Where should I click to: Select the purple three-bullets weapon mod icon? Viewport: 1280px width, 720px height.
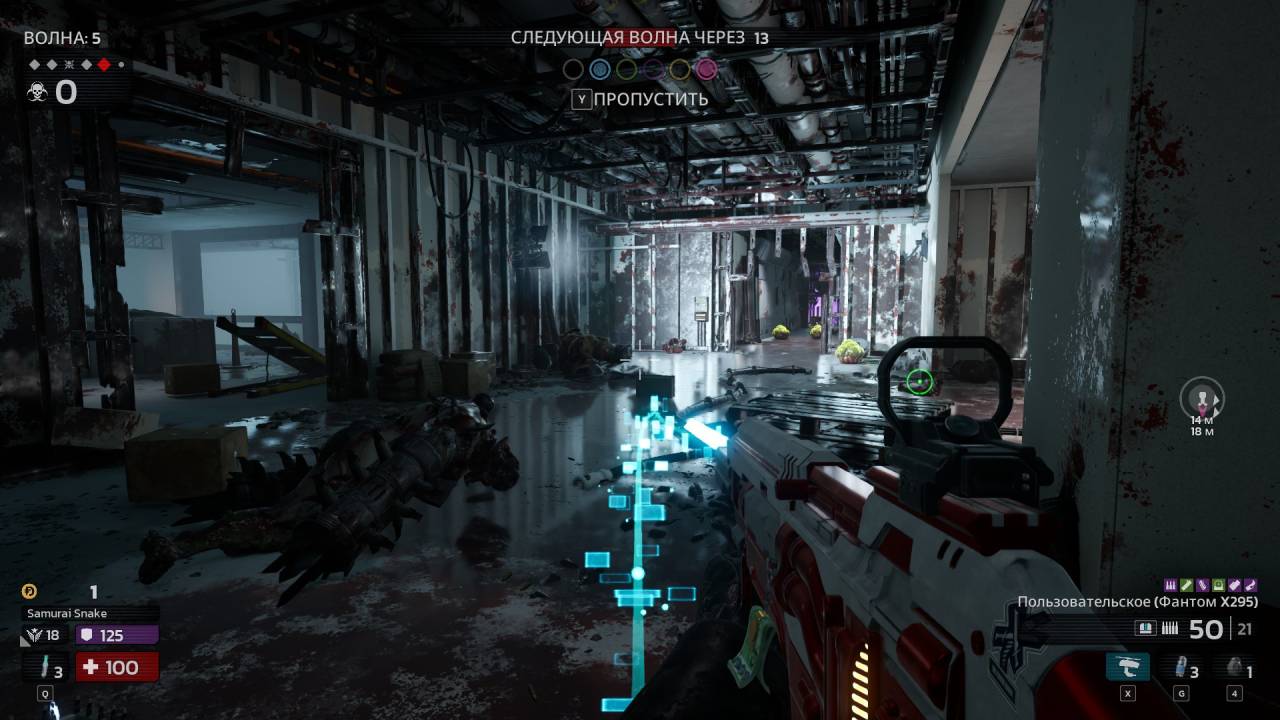click(x=1171, y=584)
